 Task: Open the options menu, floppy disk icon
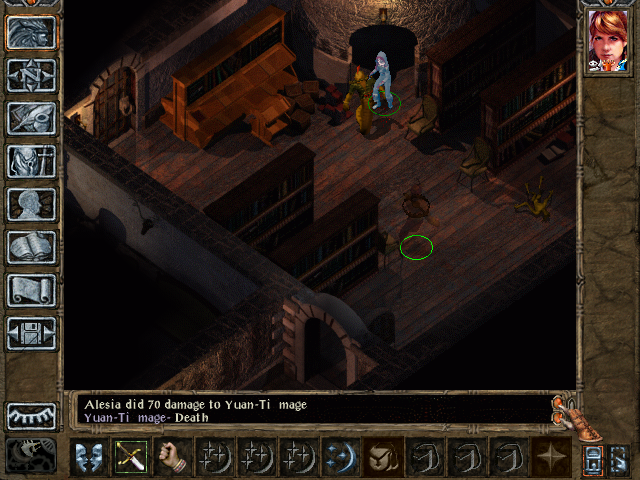31,333
